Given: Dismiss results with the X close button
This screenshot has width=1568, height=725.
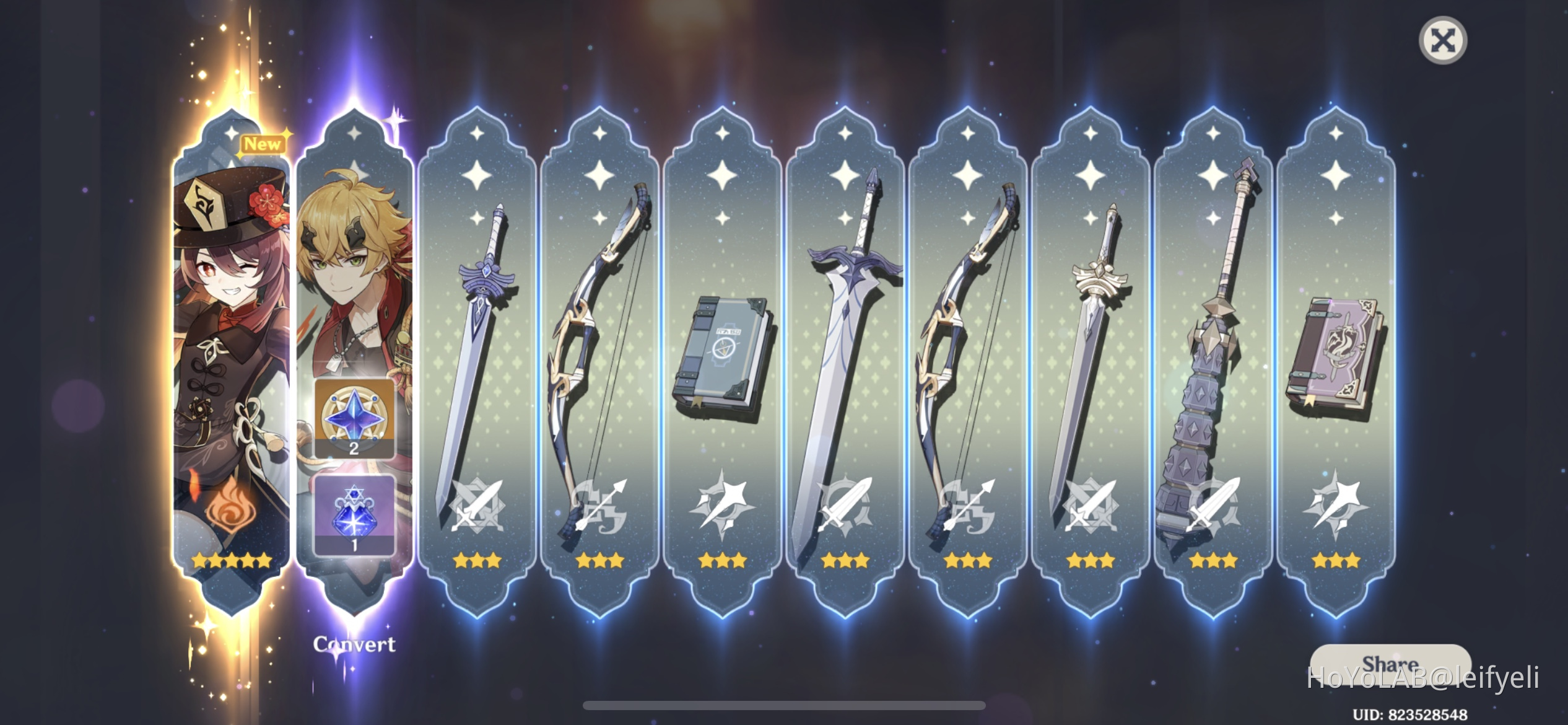Looking at the screenshot, I should [1445, 40].
